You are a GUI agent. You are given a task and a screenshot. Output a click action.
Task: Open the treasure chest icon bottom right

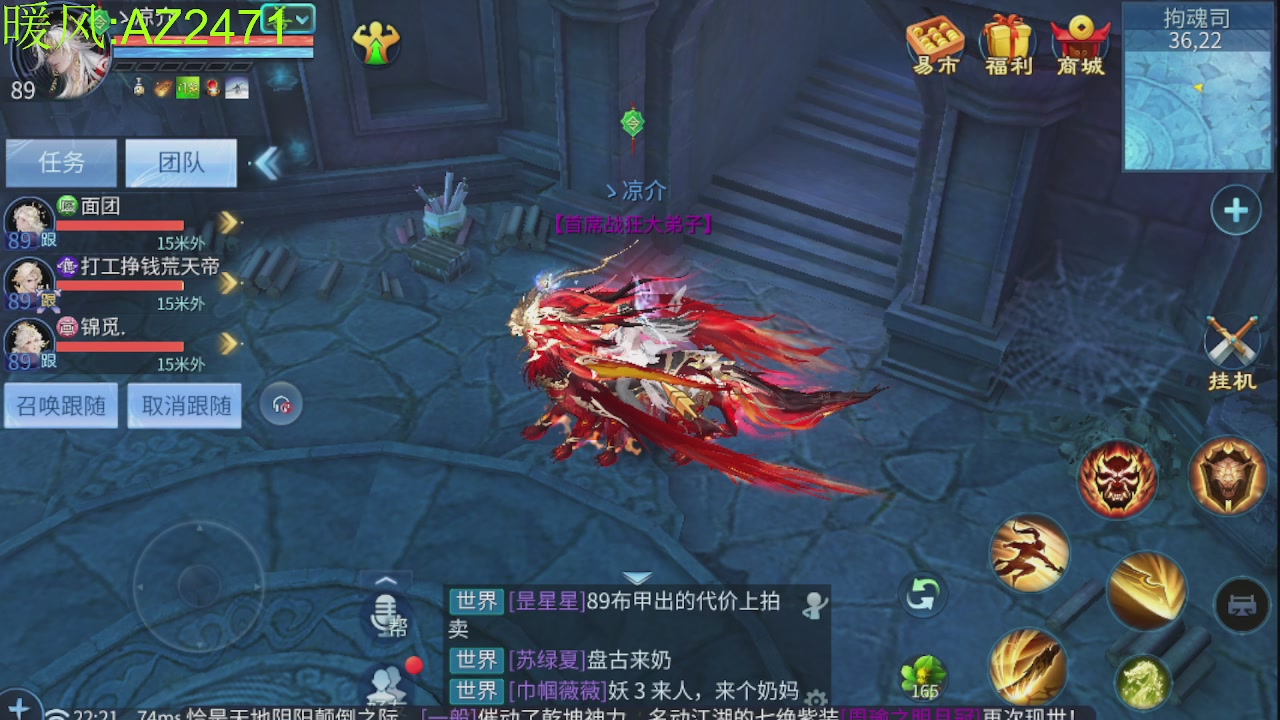click(1244, 606)
